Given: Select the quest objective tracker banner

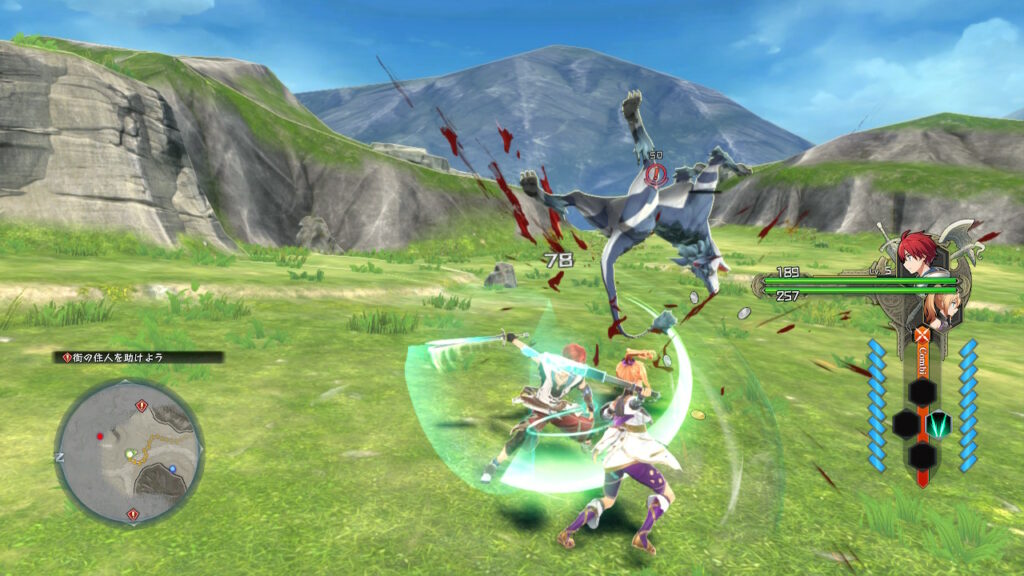Looking at the screenshot, I should pyautogui.click(x=139, y=357).
